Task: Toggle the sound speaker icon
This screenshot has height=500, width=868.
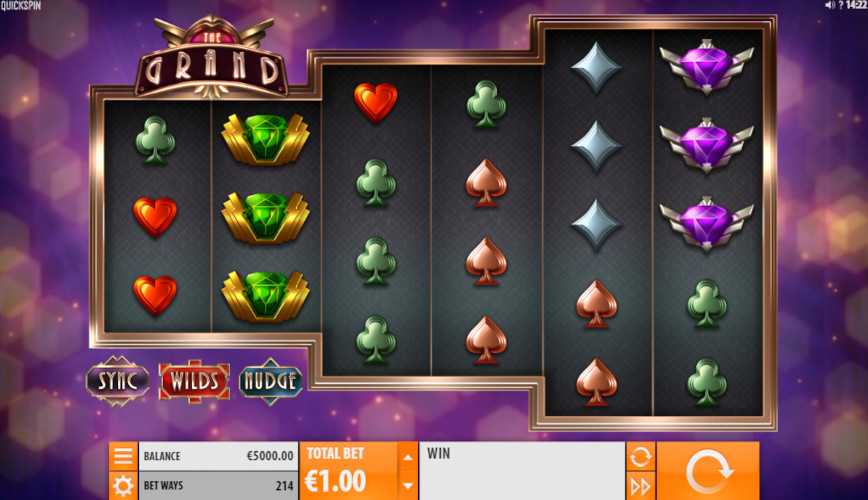Action: coord(829,5)
